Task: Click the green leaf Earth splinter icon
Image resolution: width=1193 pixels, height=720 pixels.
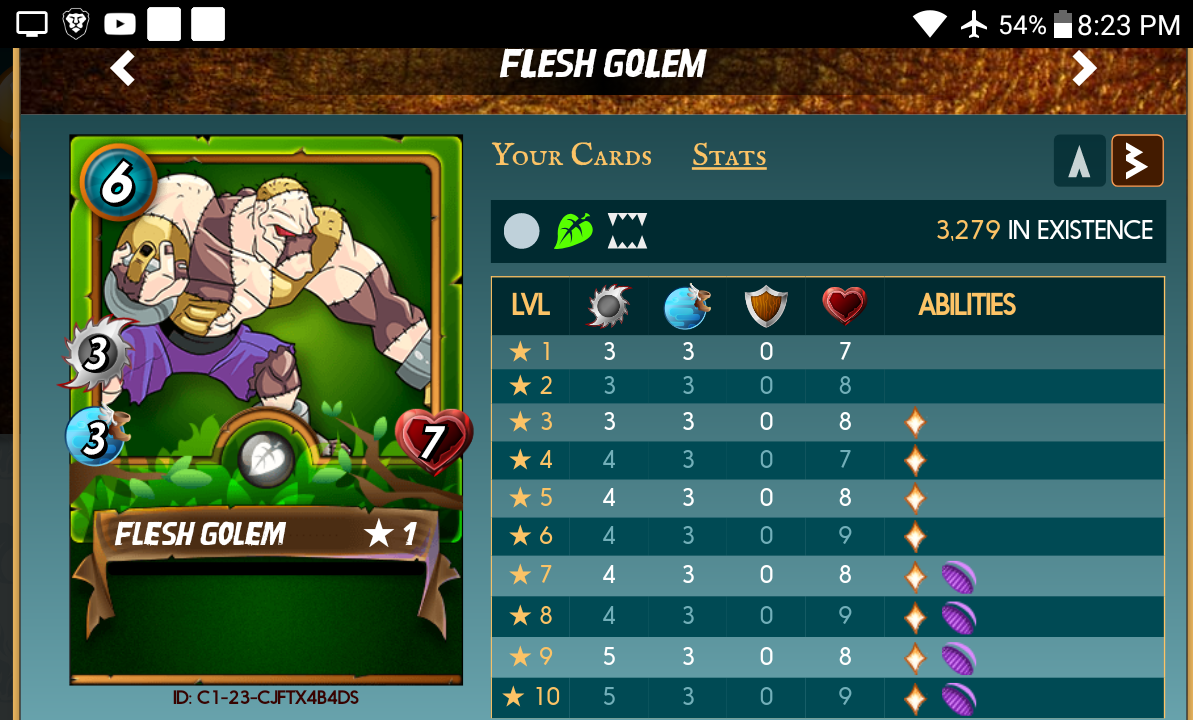Action: pos(574,231)
